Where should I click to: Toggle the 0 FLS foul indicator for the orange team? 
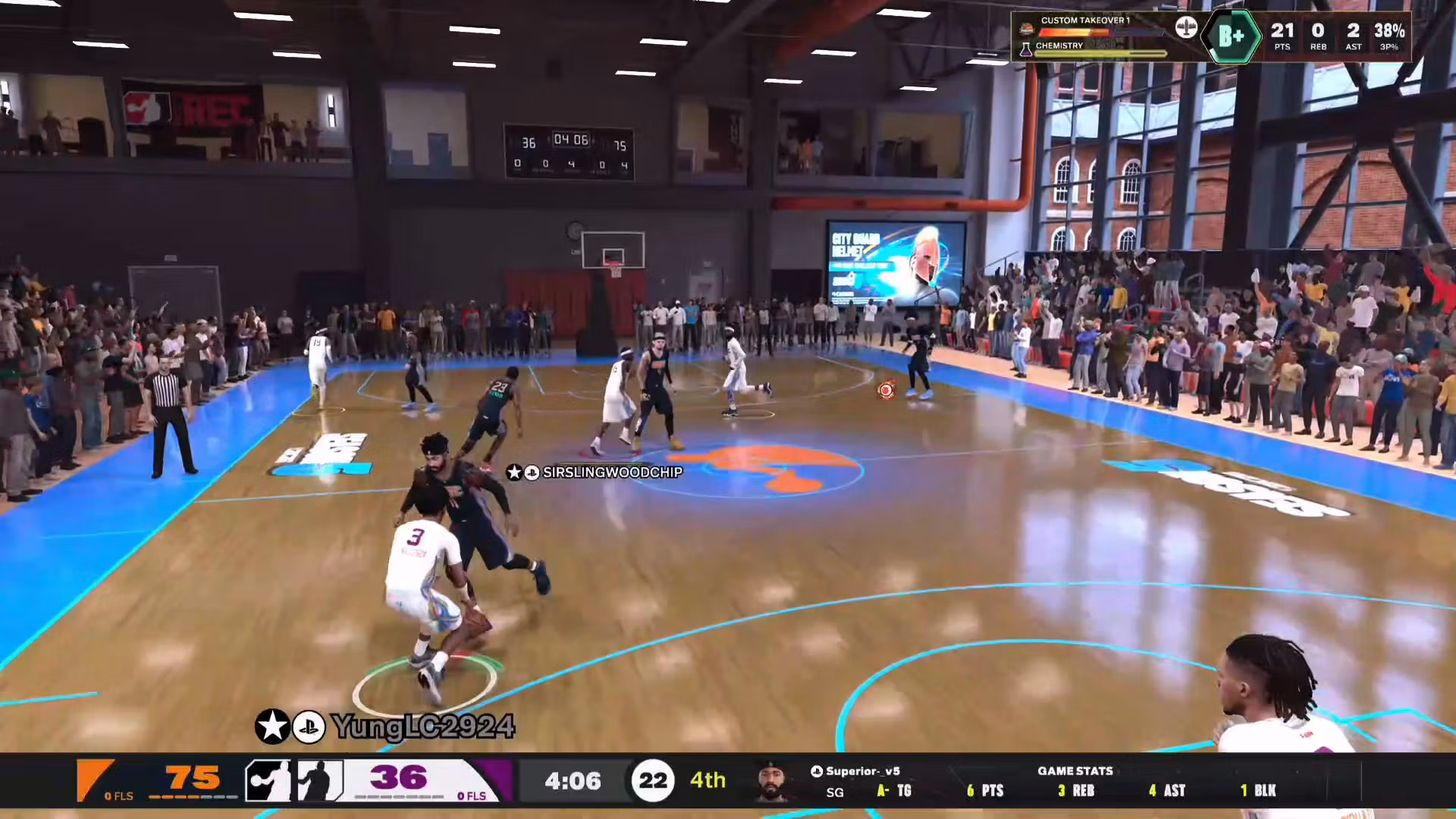pyautogui.click(x=118, y=795)
